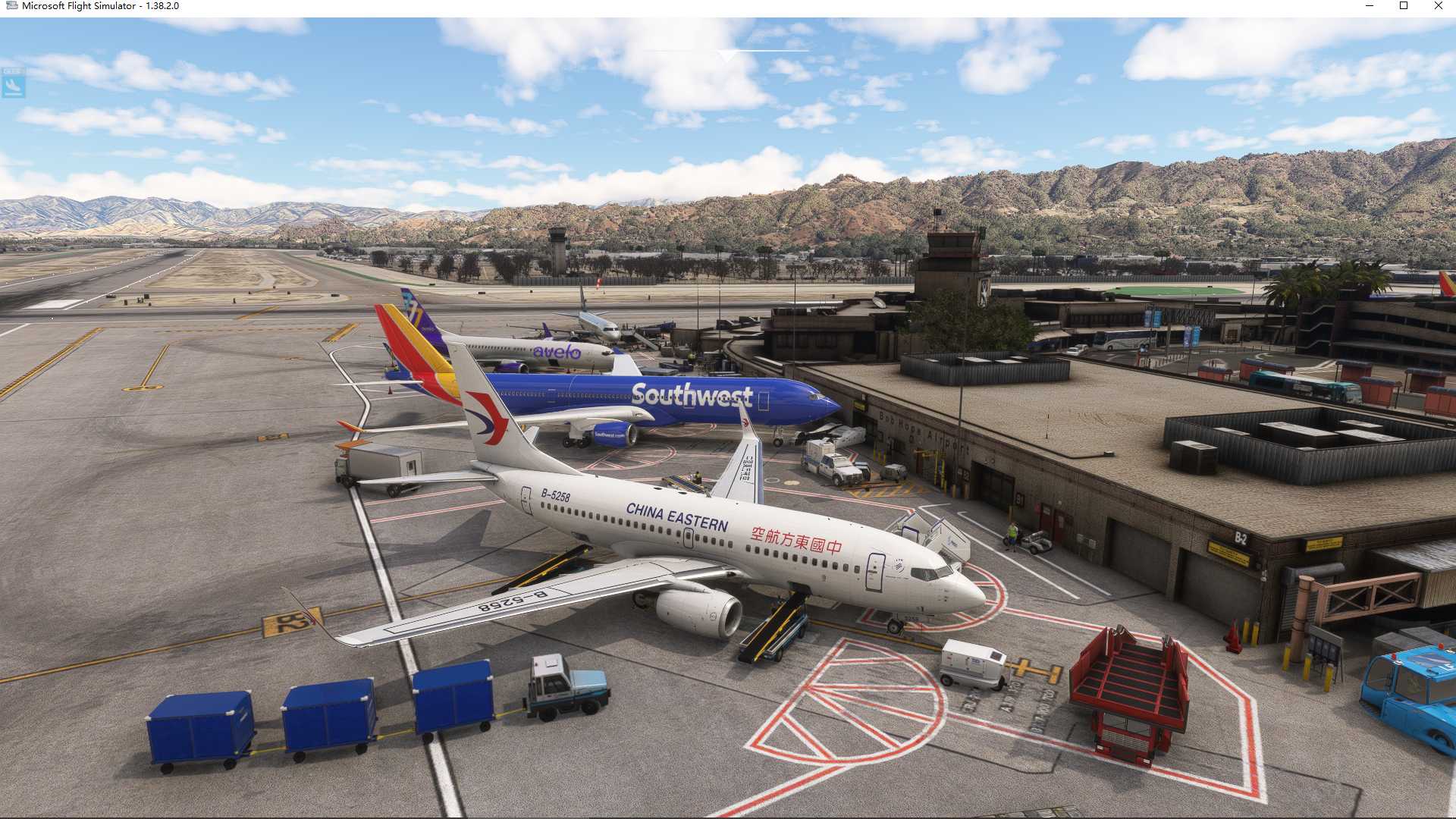The image size is (1456, 819).
Task: Minimize the Microsoft Flight Simulator window
Action: [1370, 6]
